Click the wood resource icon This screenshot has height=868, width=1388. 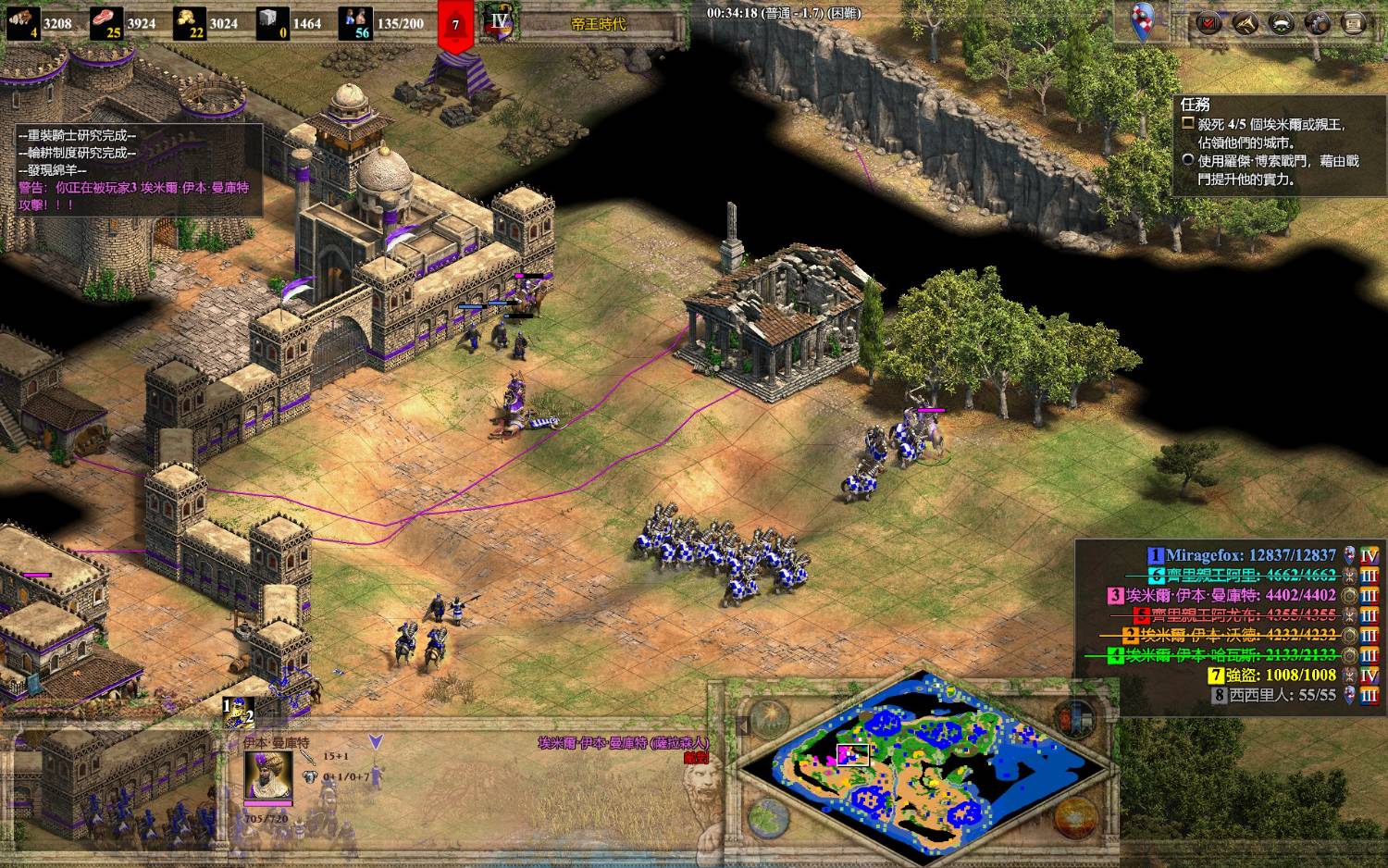coord(22,22)
